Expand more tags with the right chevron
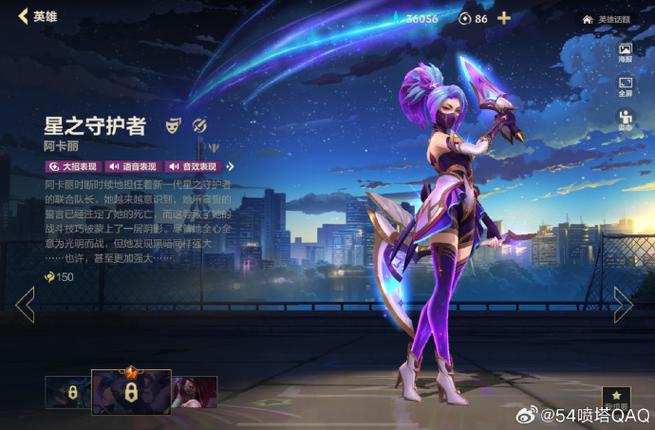Screen dimensions: 655x430 click(x=231, y=166)
